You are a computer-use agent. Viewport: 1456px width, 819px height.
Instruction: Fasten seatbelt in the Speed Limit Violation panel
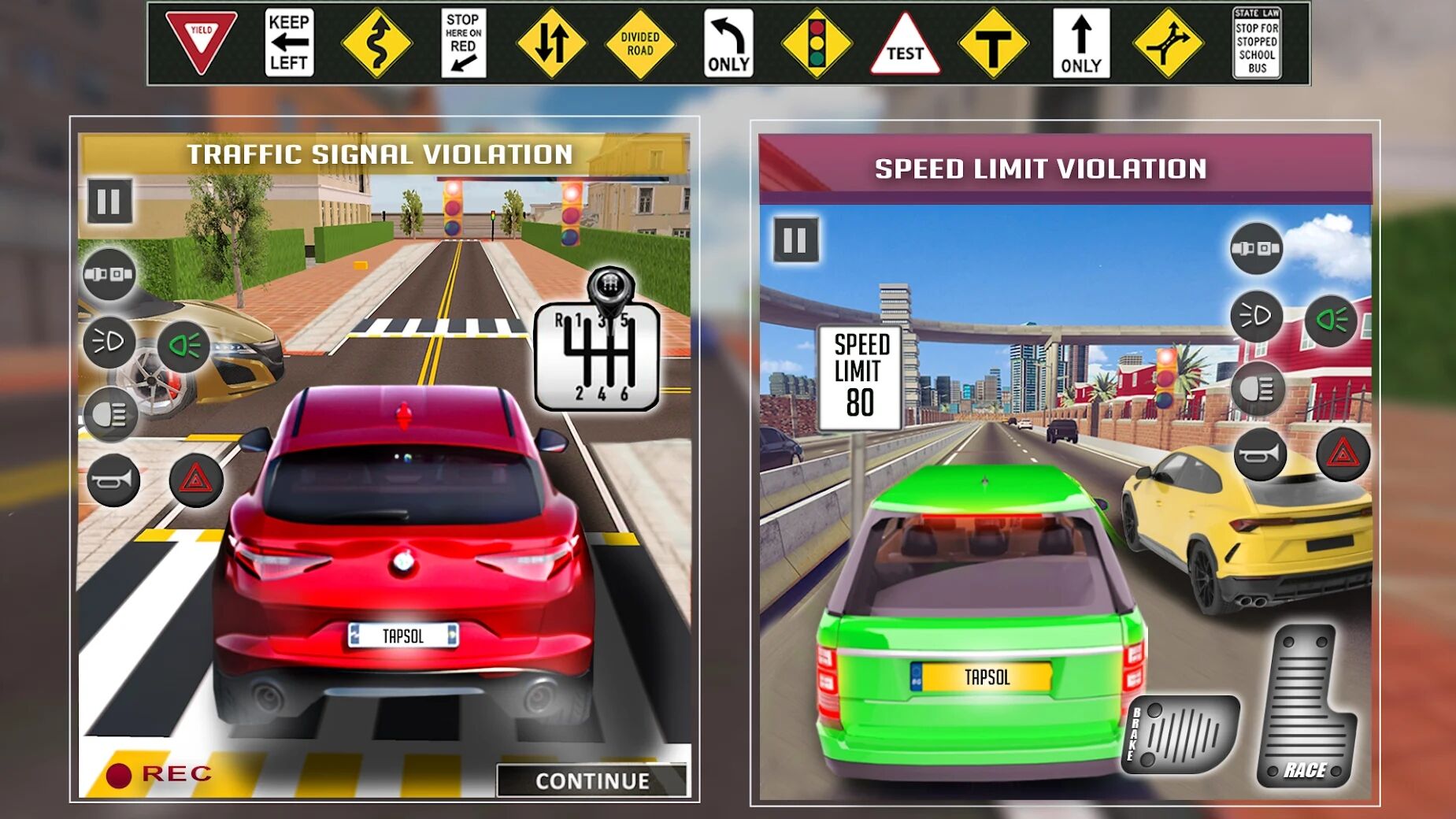click(x=1256, y=249)
